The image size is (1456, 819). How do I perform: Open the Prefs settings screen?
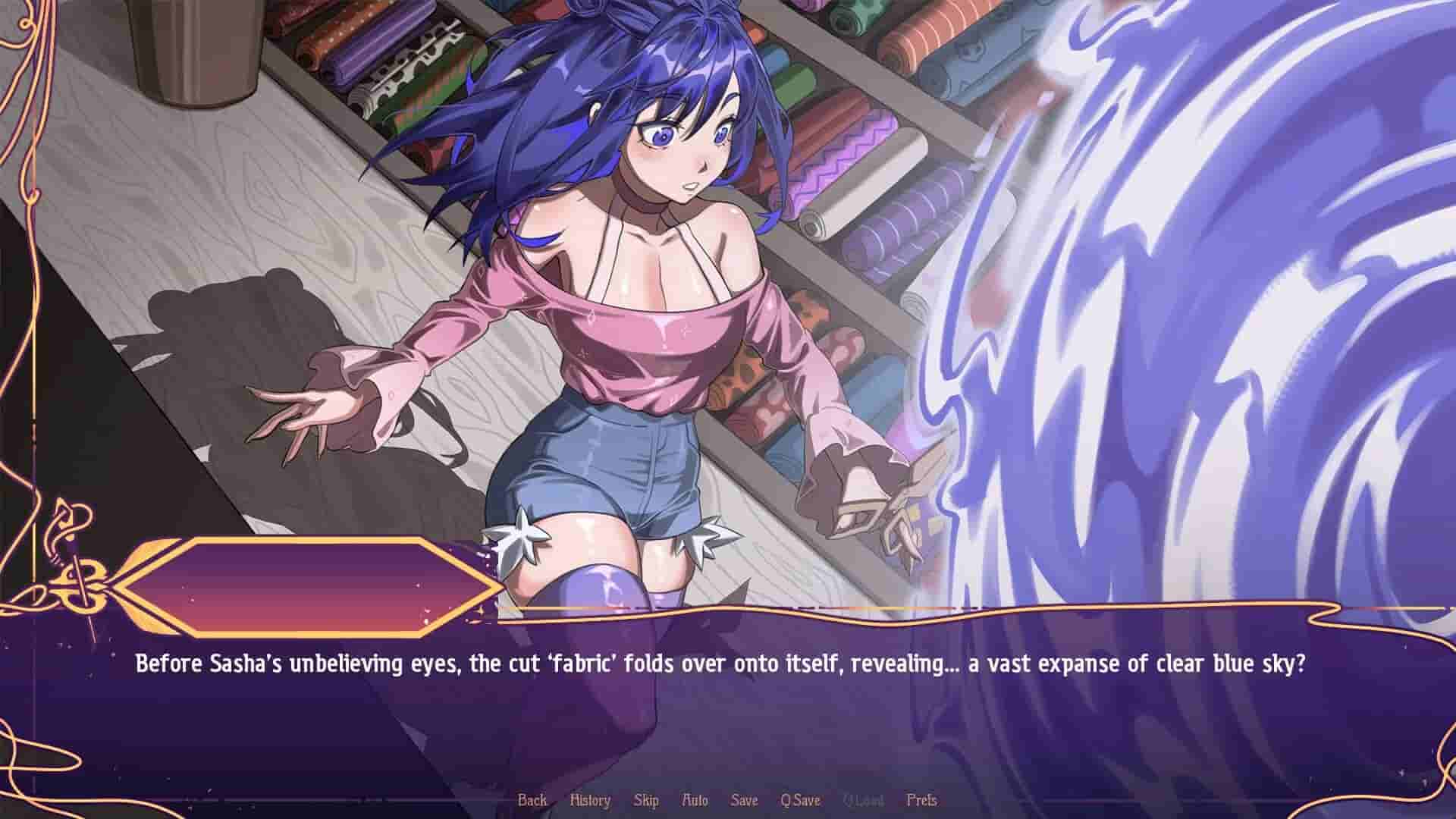pos(922,799)
